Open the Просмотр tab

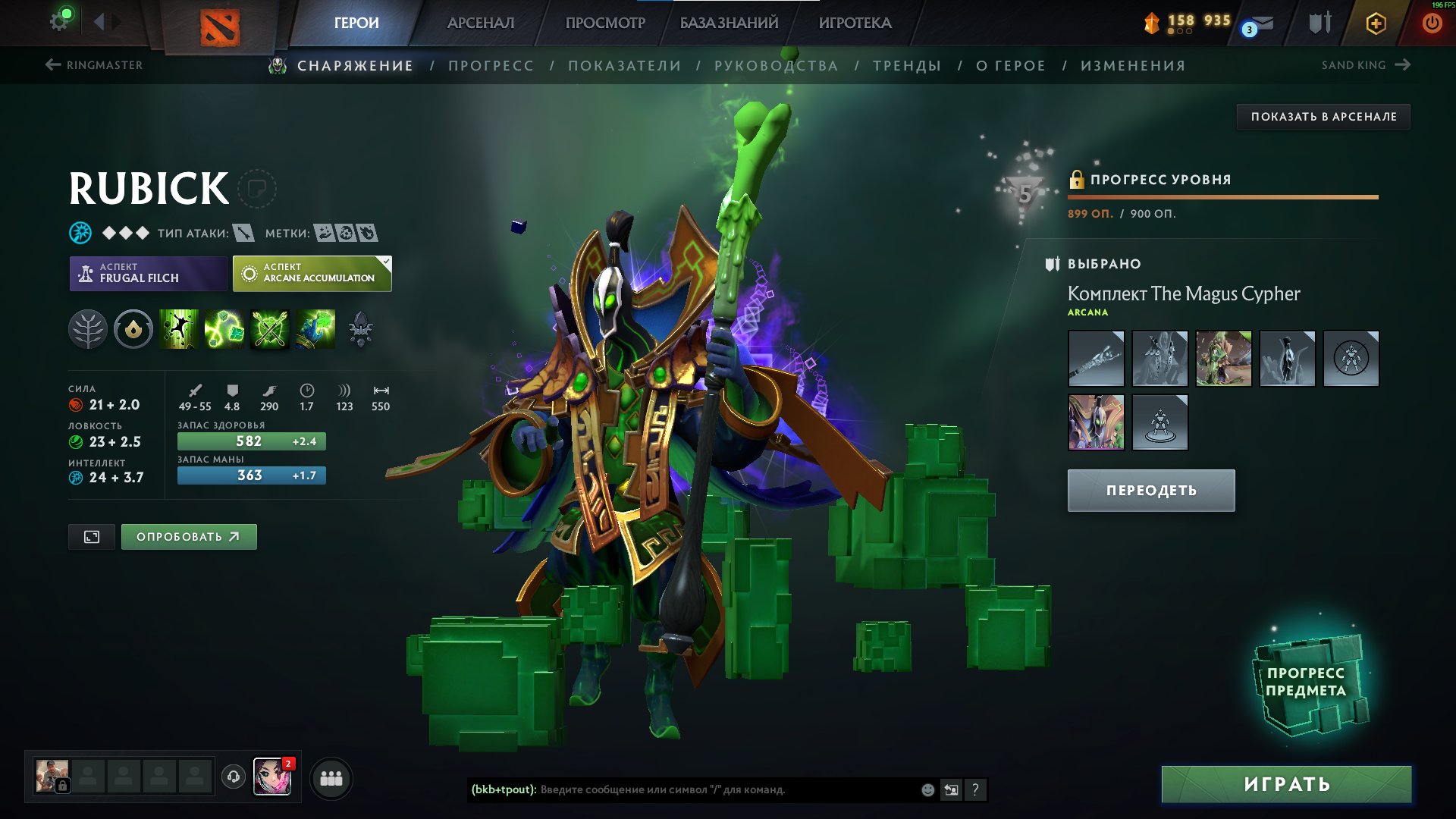(x=605, y=23)
